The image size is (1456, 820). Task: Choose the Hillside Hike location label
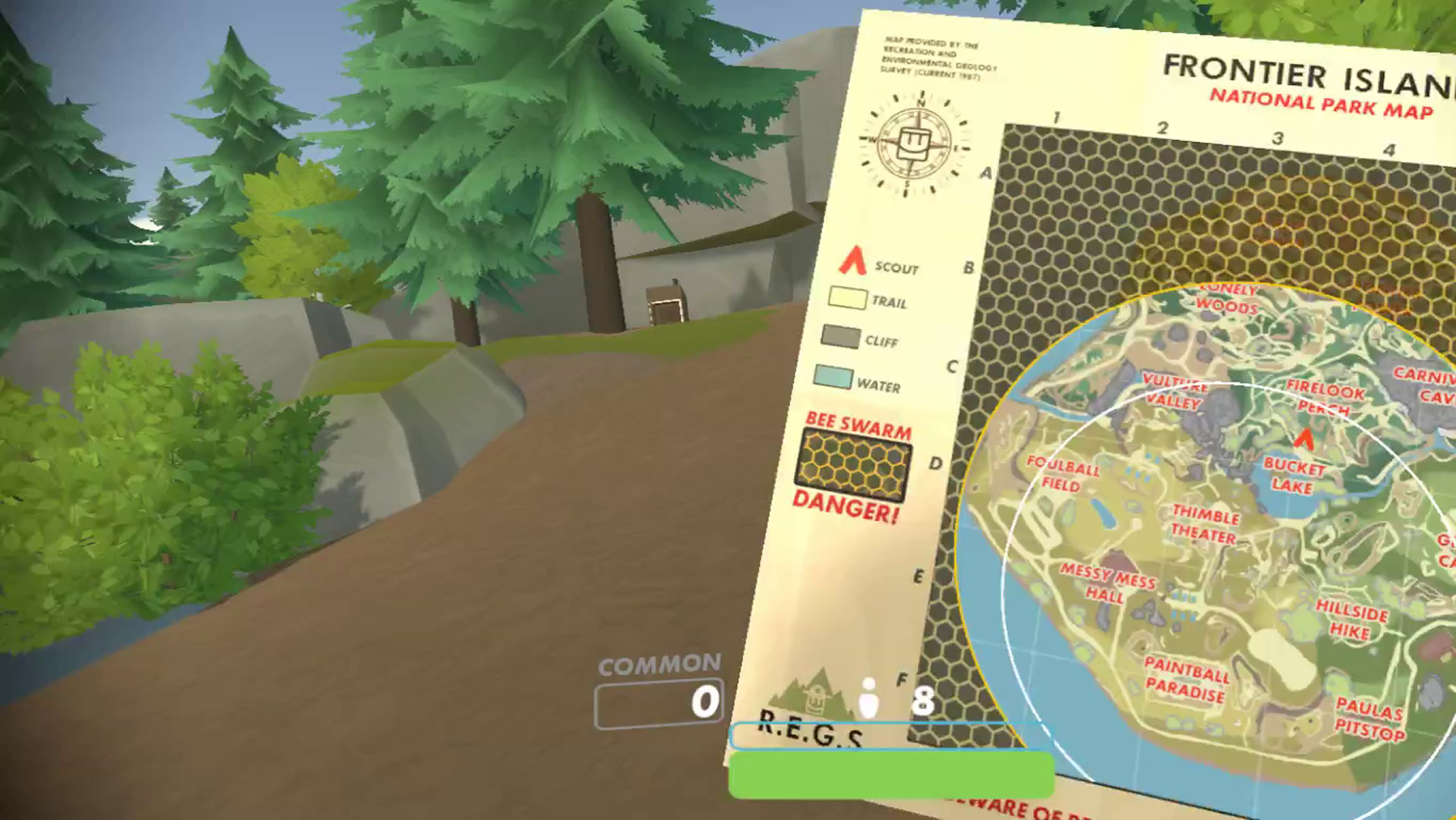coord(1351,620)
